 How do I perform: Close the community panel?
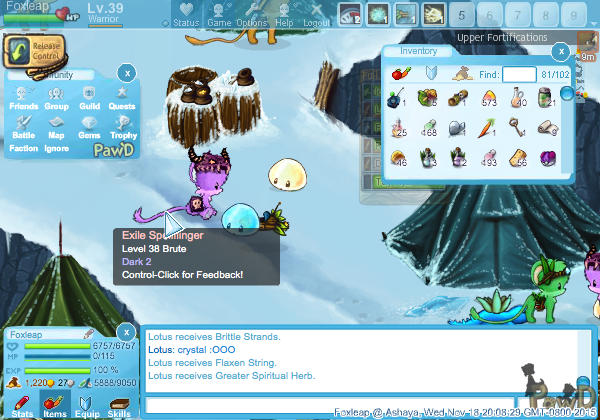click(126, 72)
